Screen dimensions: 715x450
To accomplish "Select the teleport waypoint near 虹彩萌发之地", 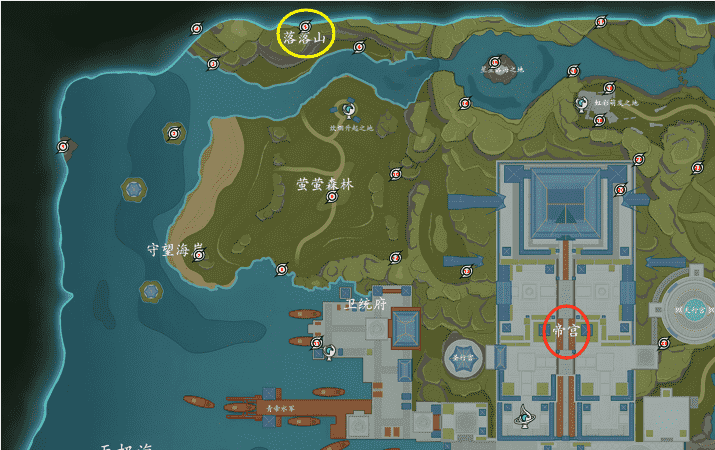I will (x=581, y=102).
